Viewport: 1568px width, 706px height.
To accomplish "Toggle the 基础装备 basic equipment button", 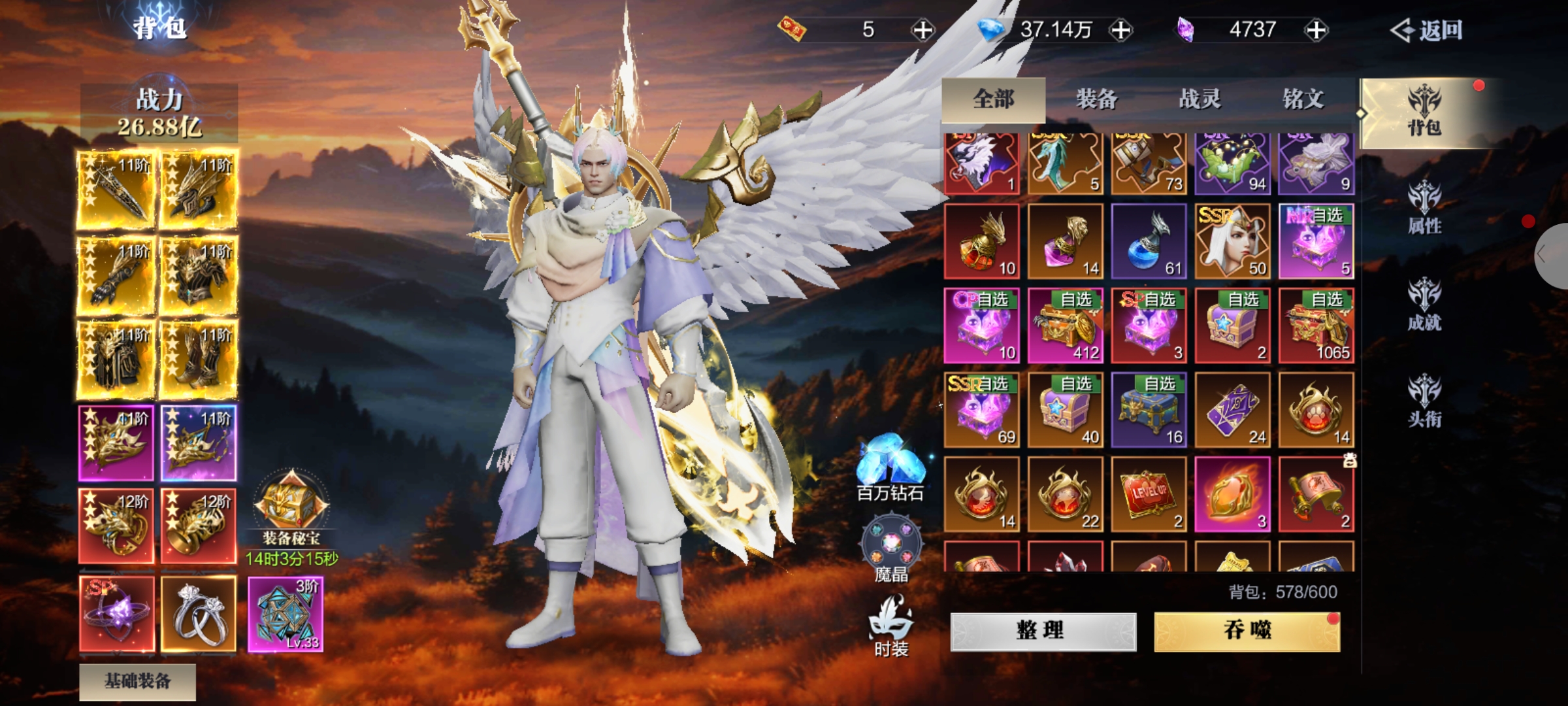I will 138,681.
